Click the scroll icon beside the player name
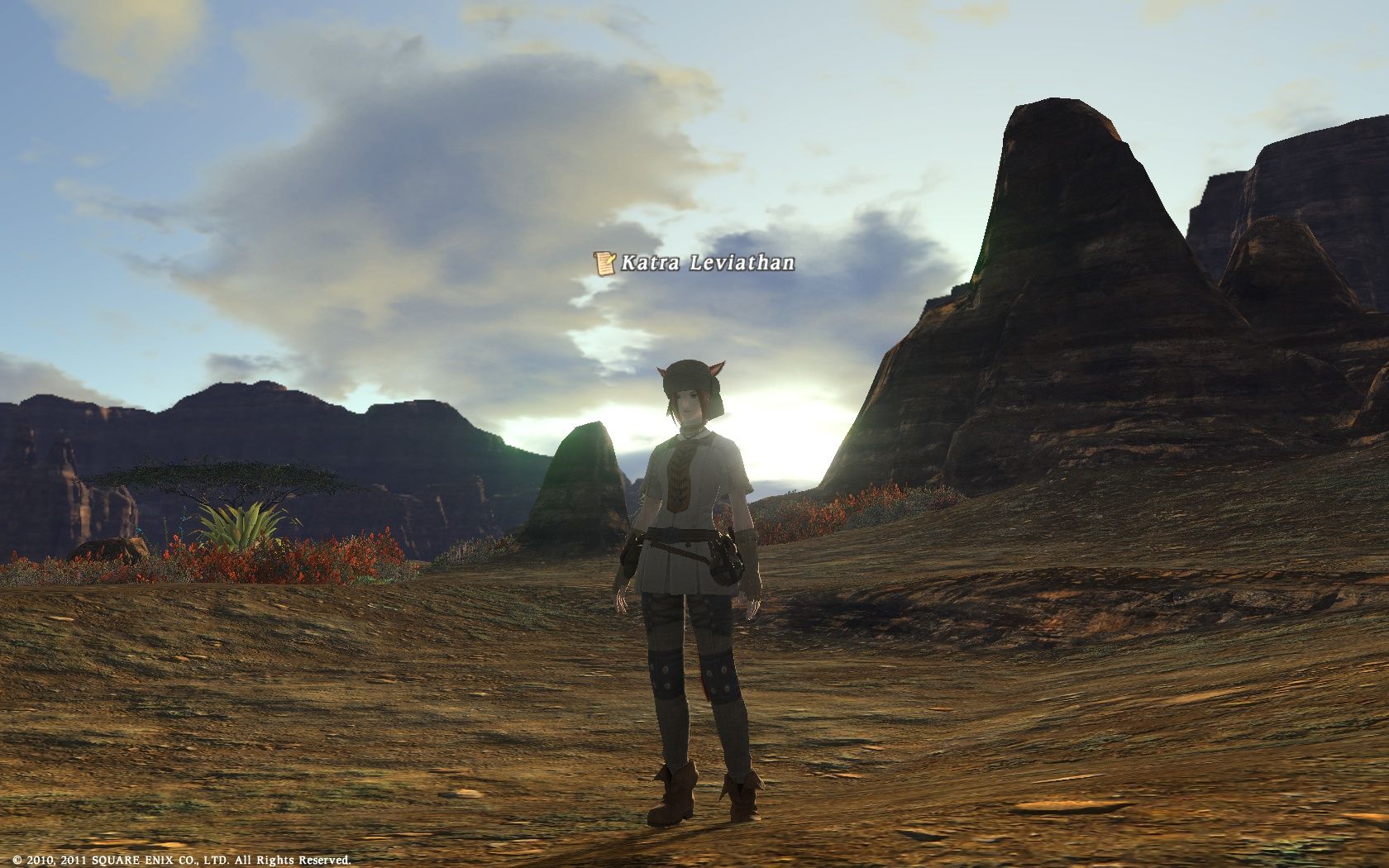This screenshot has height=868, width=1389. [x=605, y=264]
